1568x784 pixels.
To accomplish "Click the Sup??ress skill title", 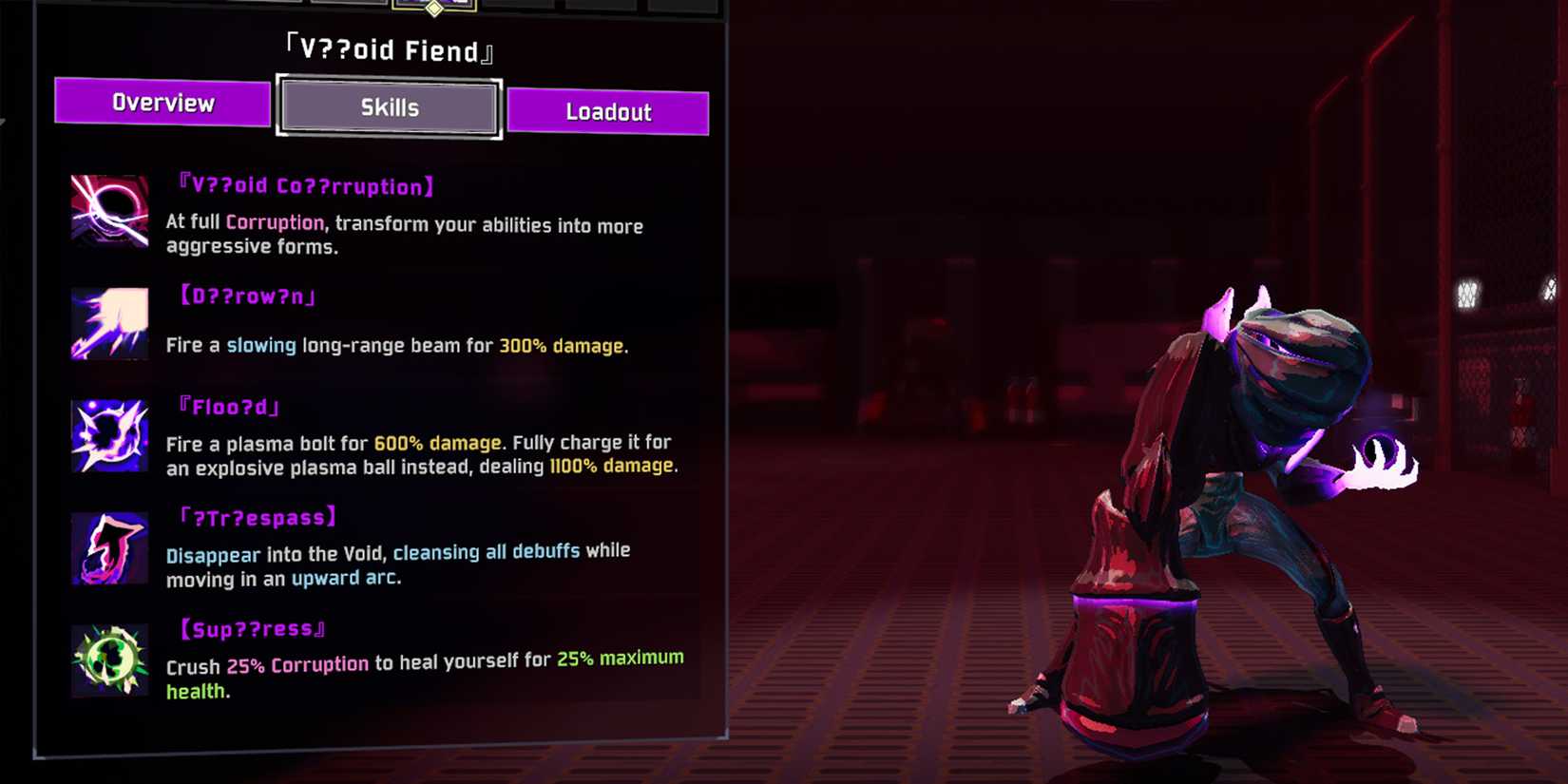I will (252, 627).
